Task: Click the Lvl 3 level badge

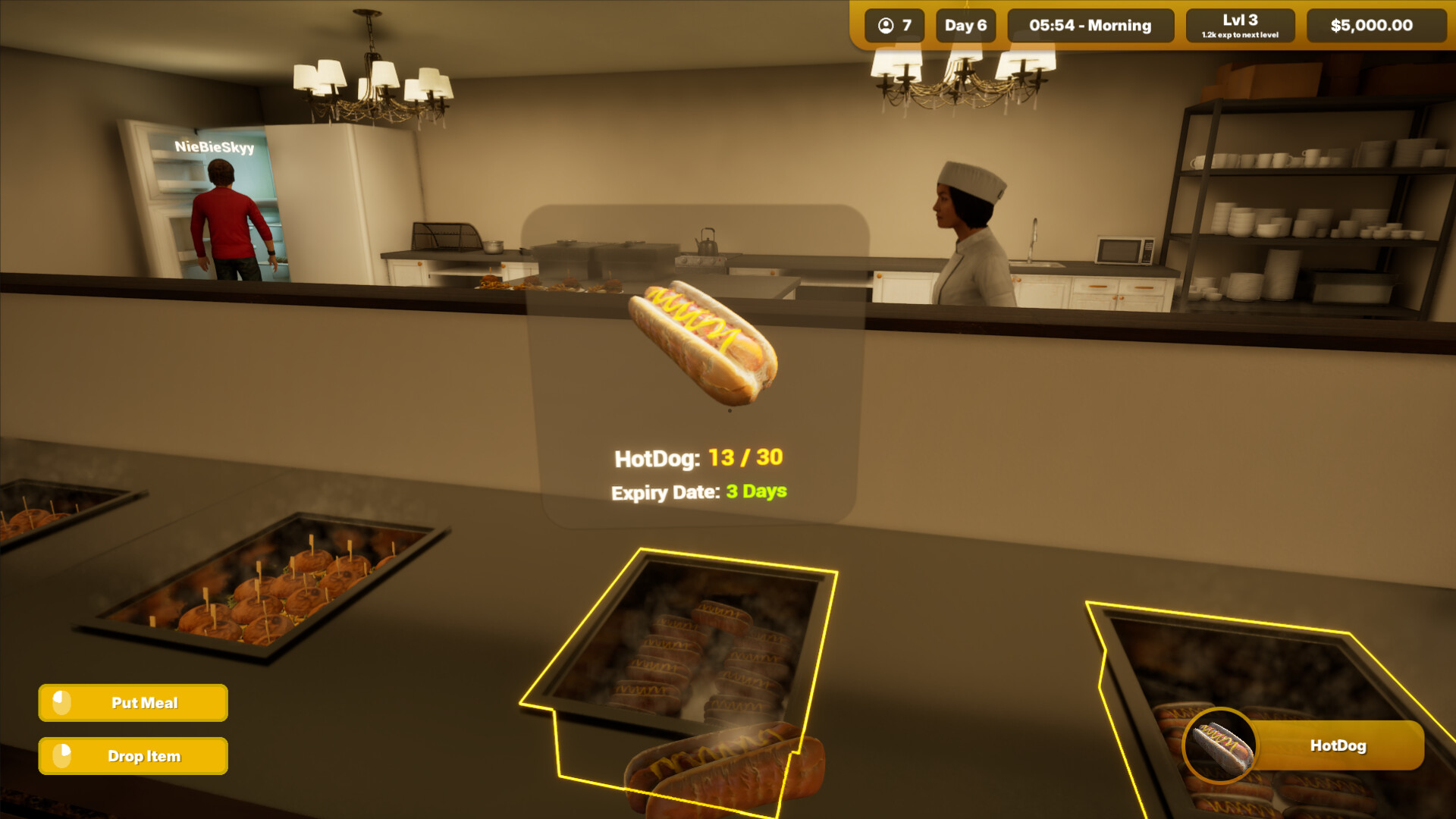Action: click(x=1241, y=20)
